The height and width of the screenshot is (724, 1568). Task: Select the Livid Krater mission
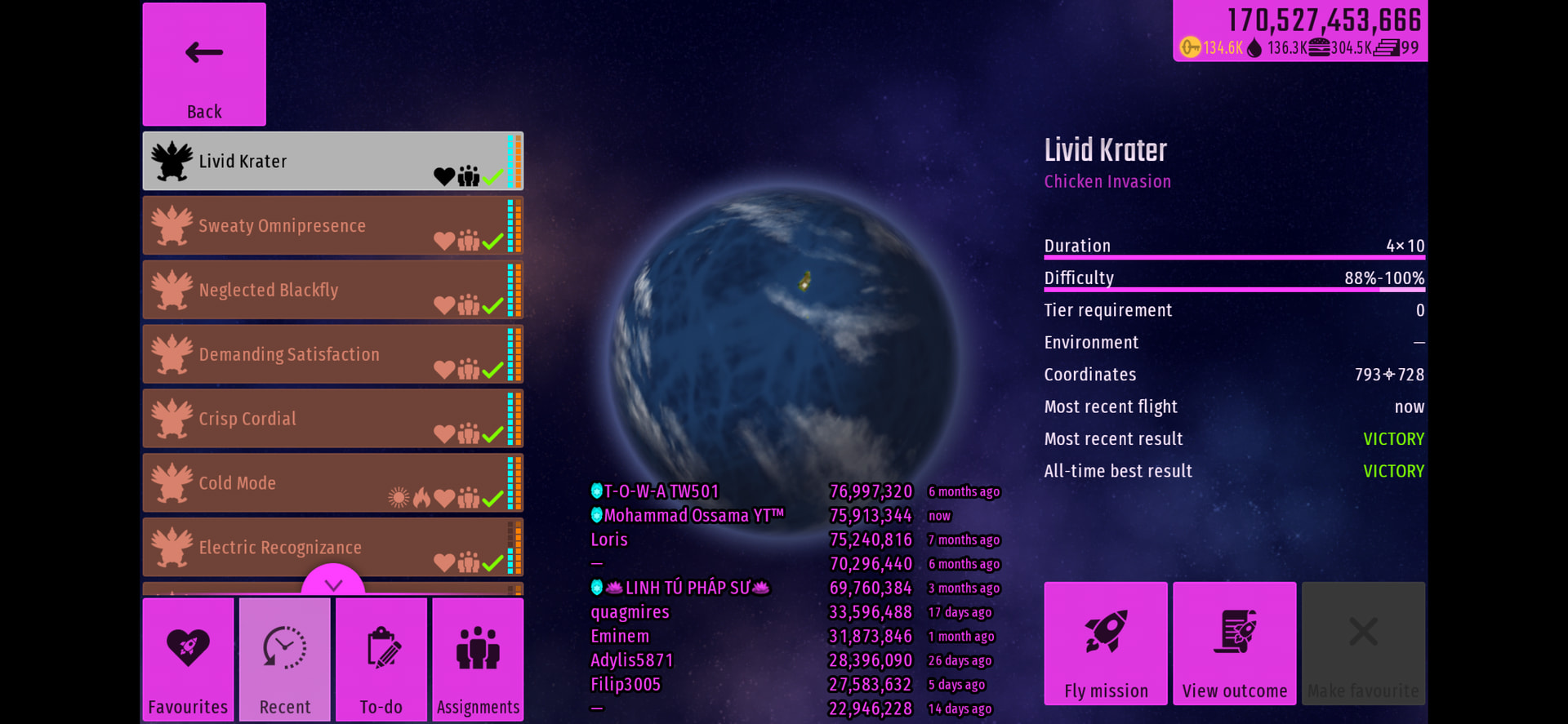[x=332, y=162]
